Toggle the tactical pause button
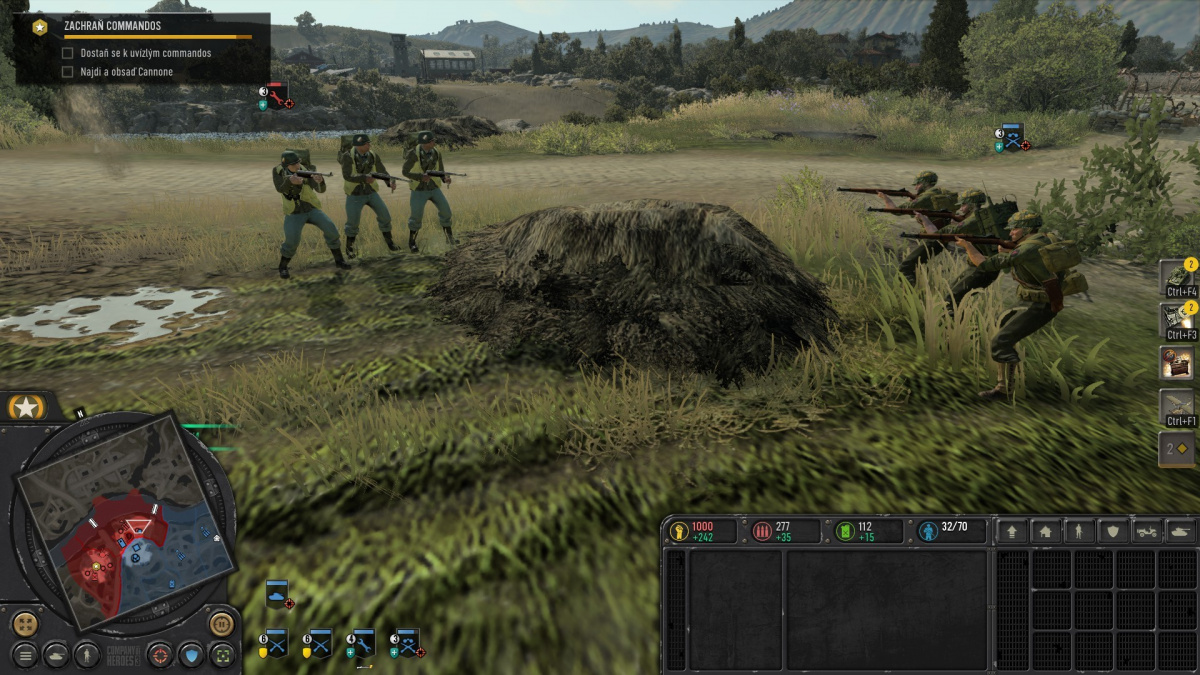 [x=221, y=624]
